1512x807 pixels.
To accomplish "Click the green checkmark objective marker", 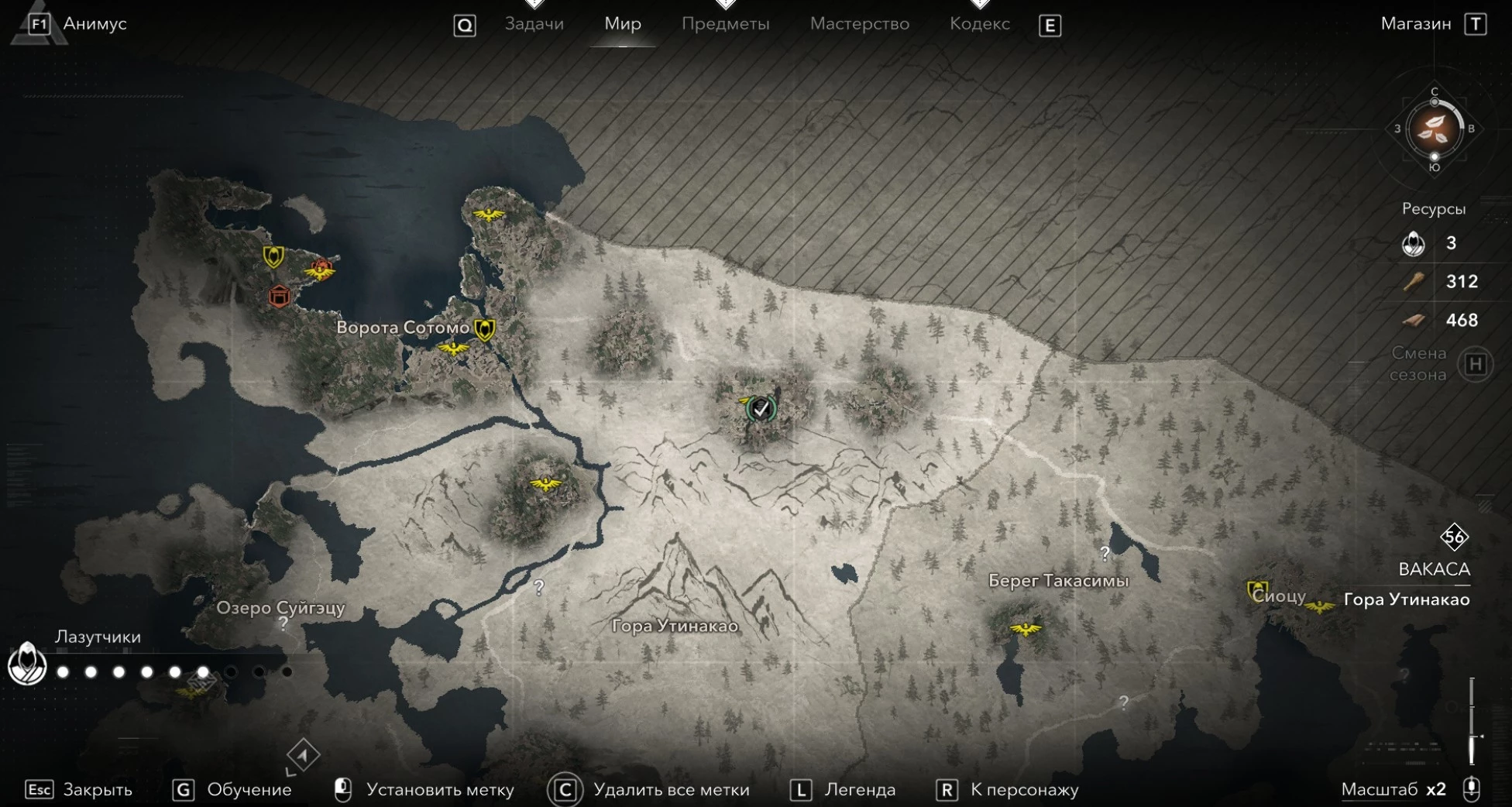I will pyautogui.click(x=761, y=408).
